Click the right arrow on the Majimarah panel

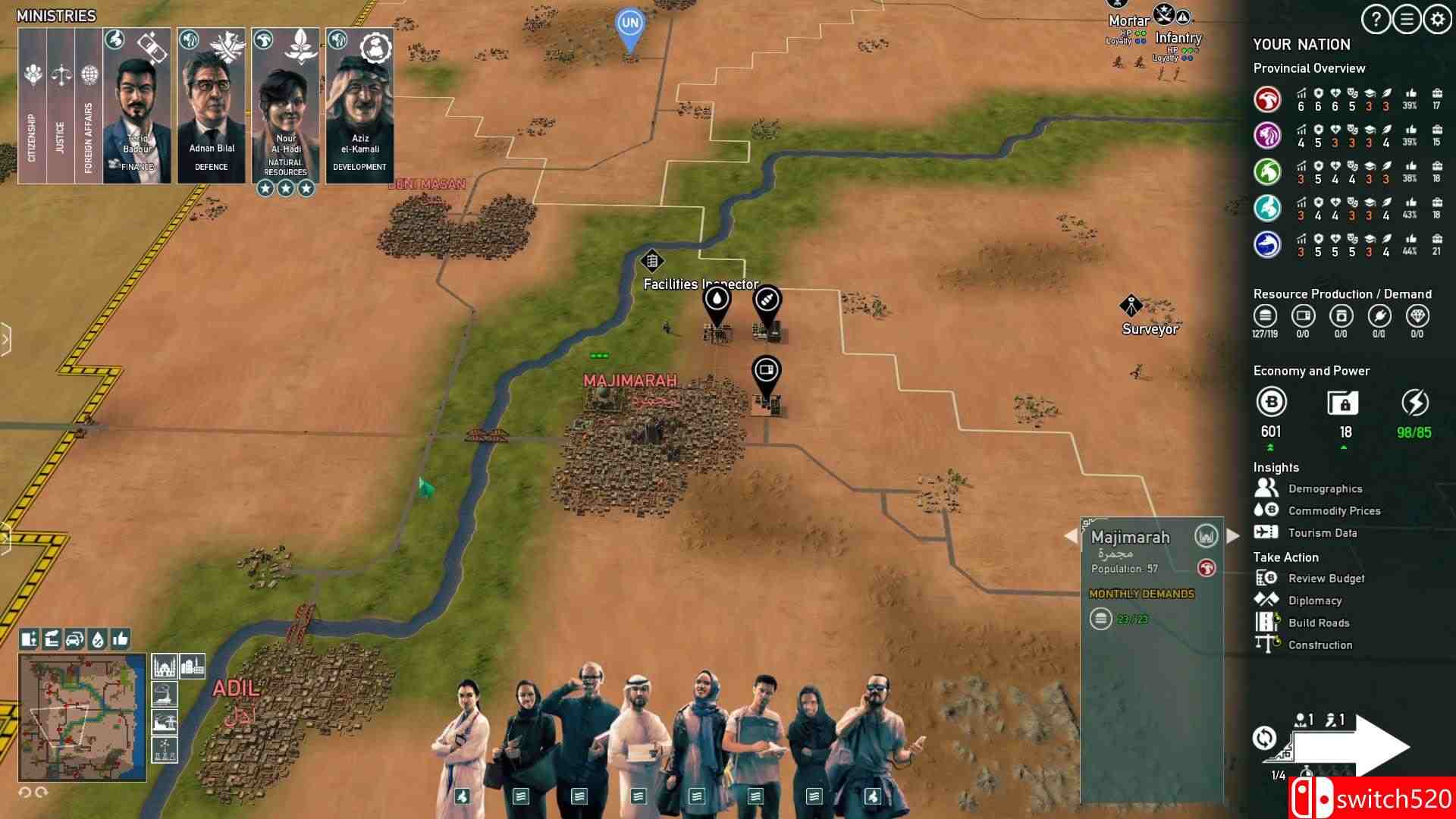coord(1232,537)
